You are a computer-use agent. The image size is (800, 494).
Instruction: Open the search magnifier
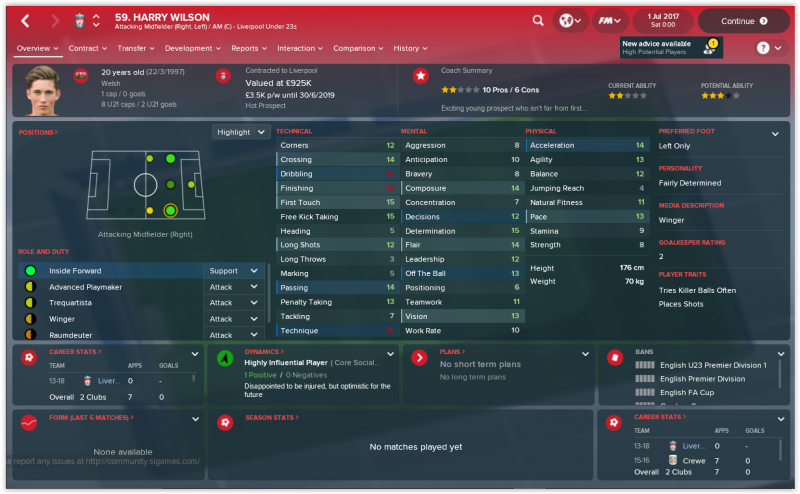coord(538,20)
